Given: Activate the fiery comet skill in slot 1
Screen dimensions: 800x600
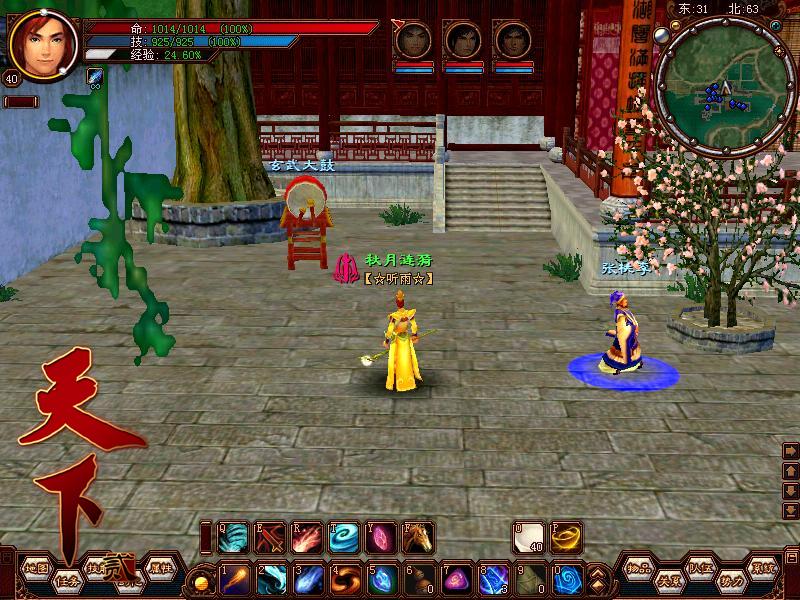Looking at the screenshot, I should tap(235, 580).
